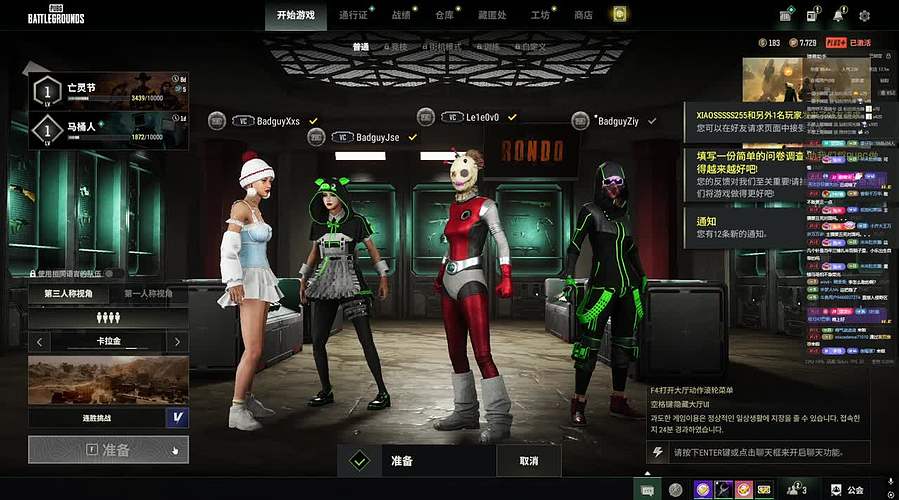899x500 pixels.
Task: Click the large 准备 ready button
Action: point(108,450)
